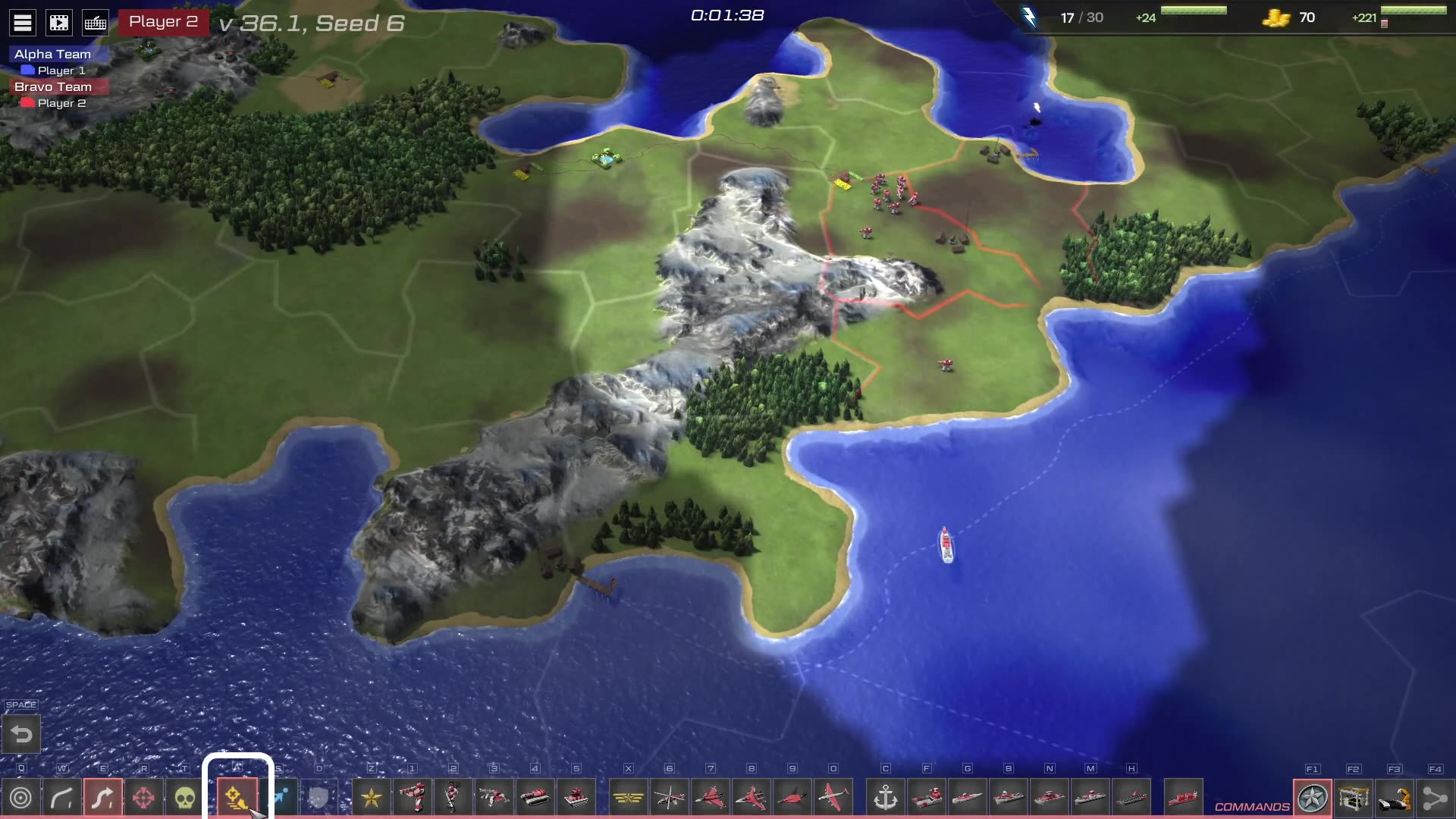Activate the concentric circles target command

[21, 798]
